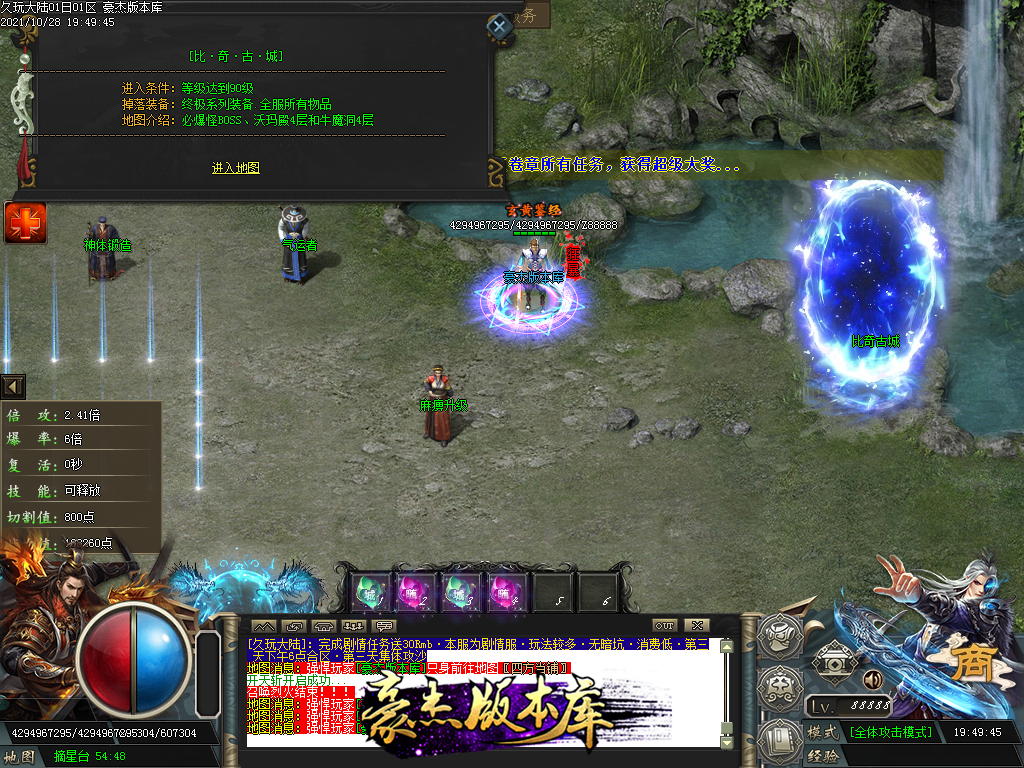Image resolution: width=1024 pixels, height=768 pixels.
Task: Click the 进入地图 link in the dialog
Action: tap(235, 168)
